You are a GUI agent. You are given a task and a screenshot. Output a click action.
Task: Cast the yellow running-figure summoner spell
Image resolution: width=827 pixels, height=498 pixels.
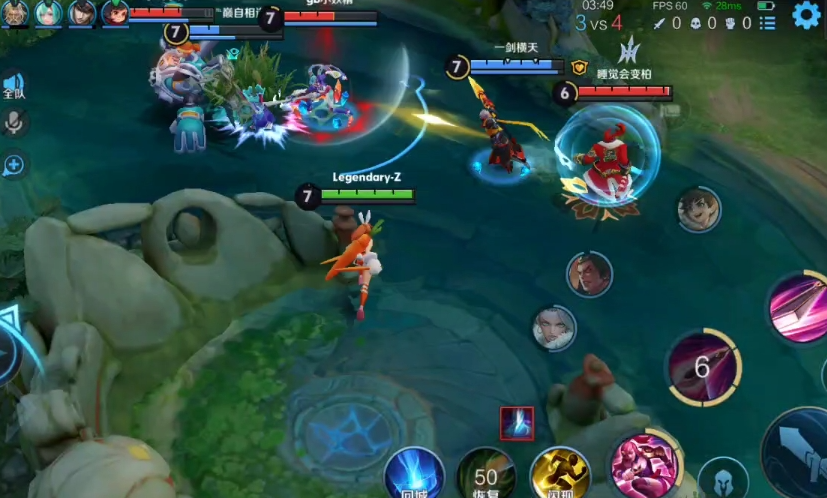559,474
